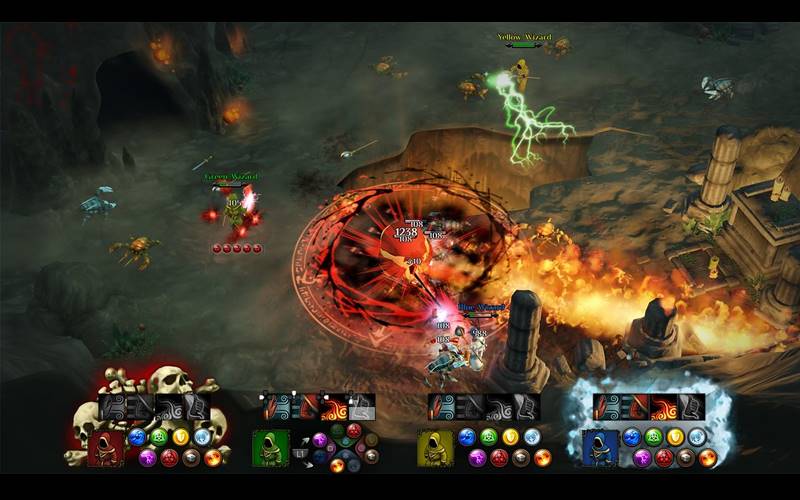Choose the blue wizard's earth element orb
Image resolution: width=800 pixels, height=500 pixels.
pos(686,458)
